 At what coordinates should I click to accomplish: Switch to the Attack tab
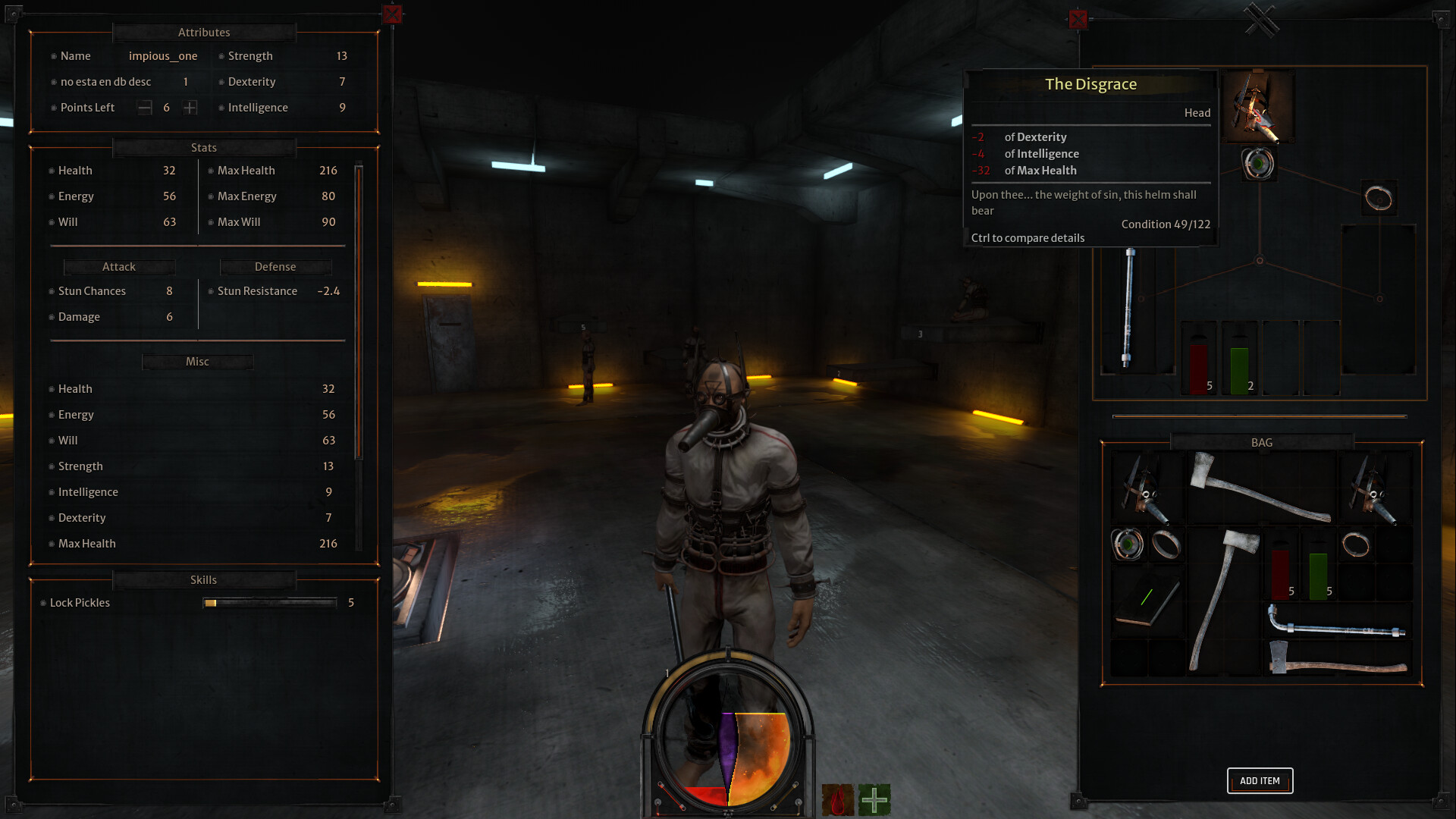[x=118, y=267]
